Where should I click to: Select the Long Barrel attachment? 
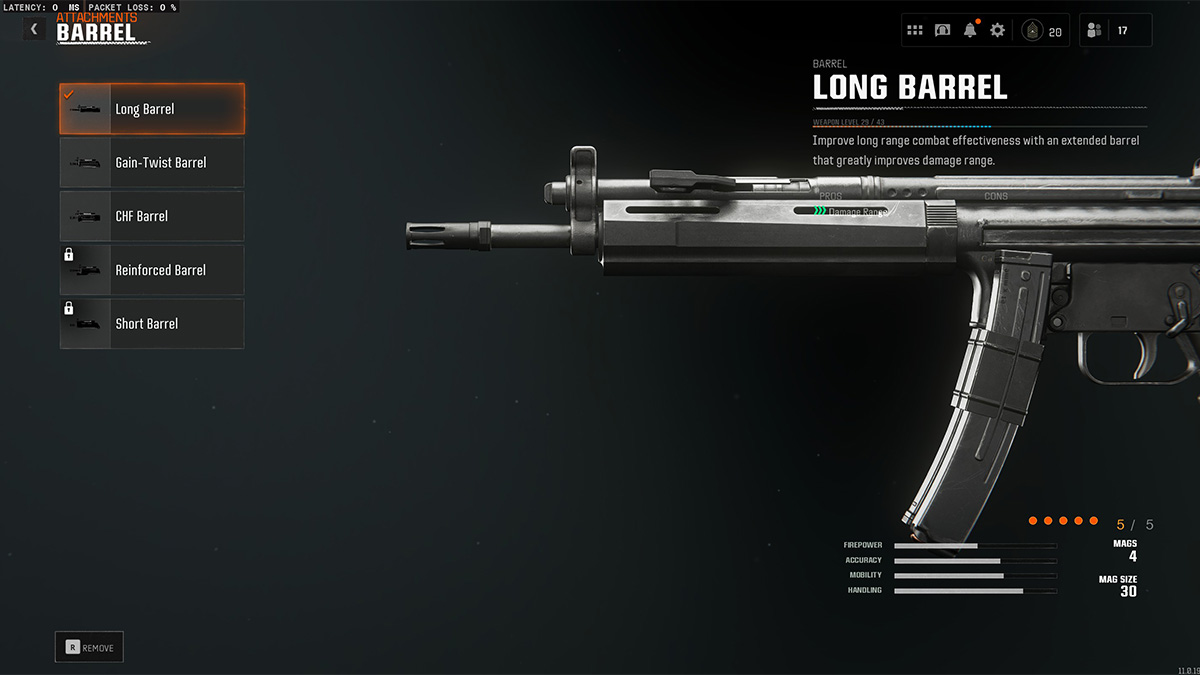pyautogui.click(x=152, y=109)
